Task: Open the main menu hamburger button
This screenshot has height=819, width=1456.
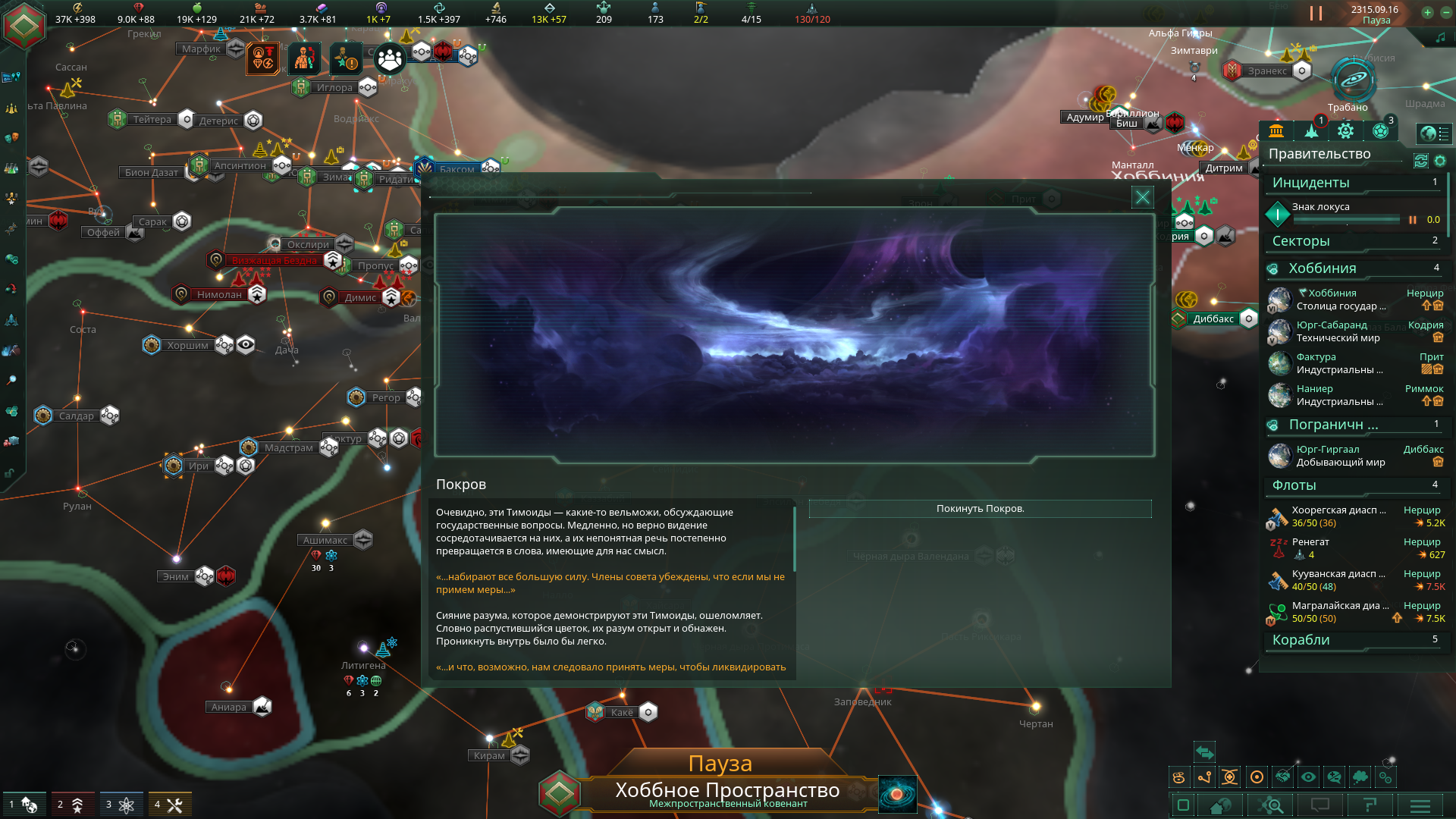Action: pos(1420,805)
